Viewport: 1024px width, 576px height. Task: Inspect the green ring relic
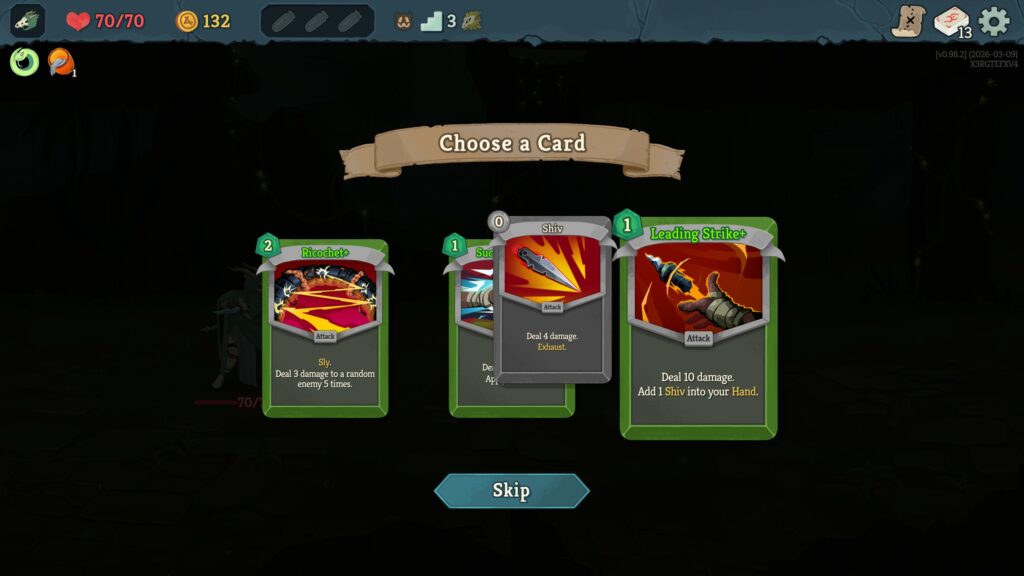pyautogui.click(x=24, y=62)
